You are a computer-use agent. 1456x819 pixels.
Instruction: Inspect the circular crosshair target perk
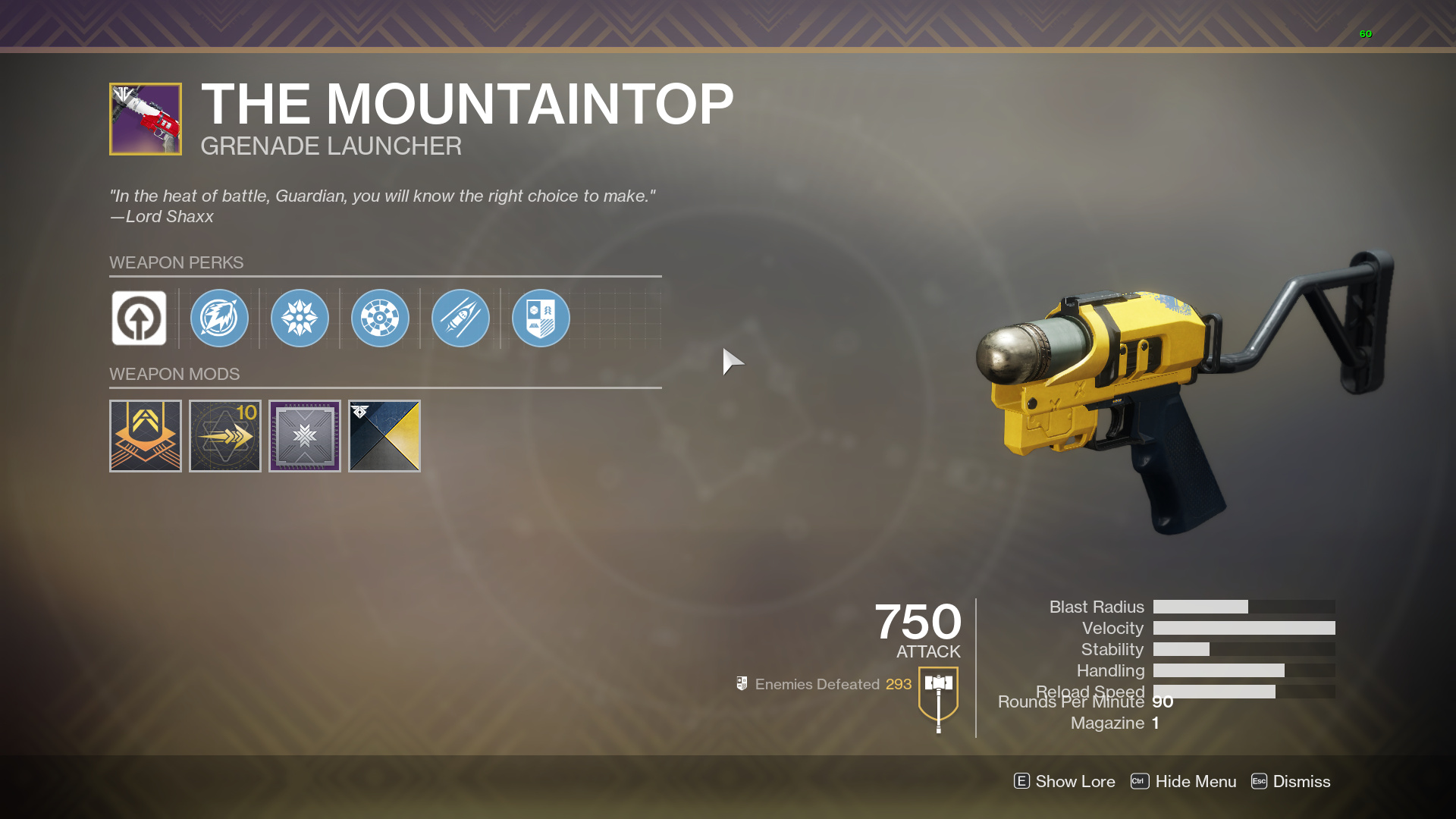[x=380, y=318]
